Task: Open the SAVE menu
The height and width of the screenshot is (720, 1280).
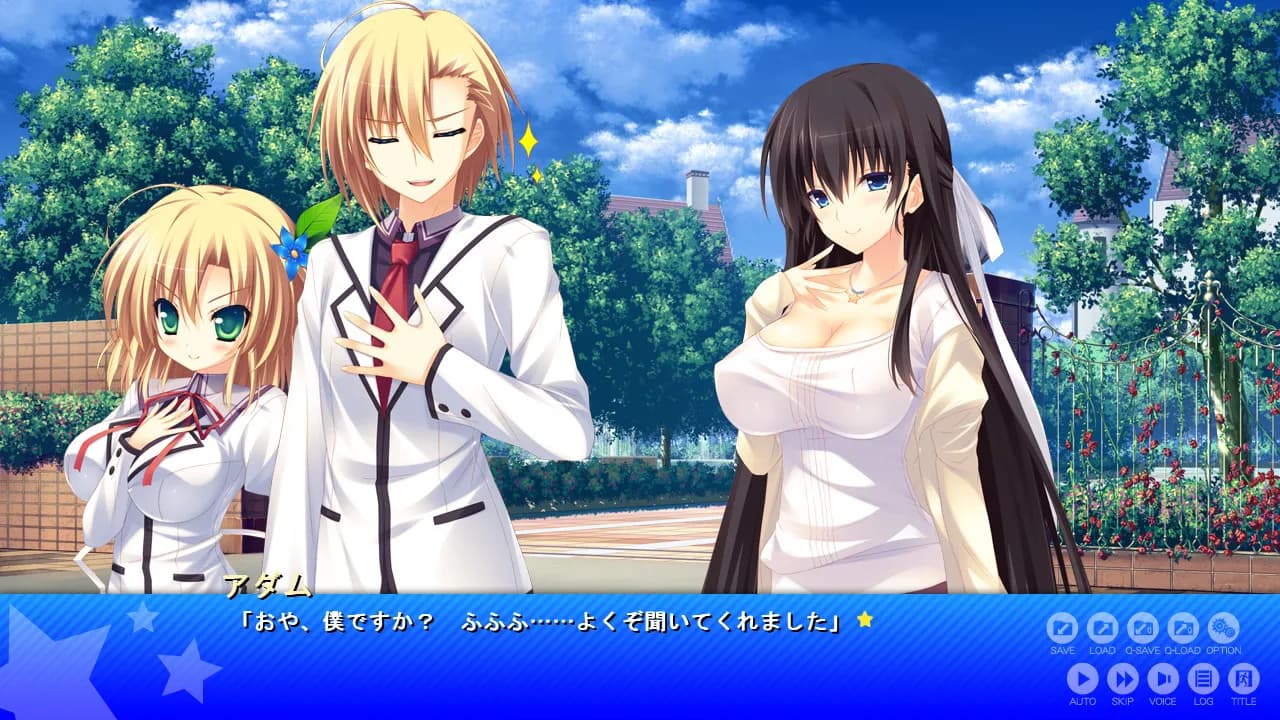Action: click(1062, 628)
